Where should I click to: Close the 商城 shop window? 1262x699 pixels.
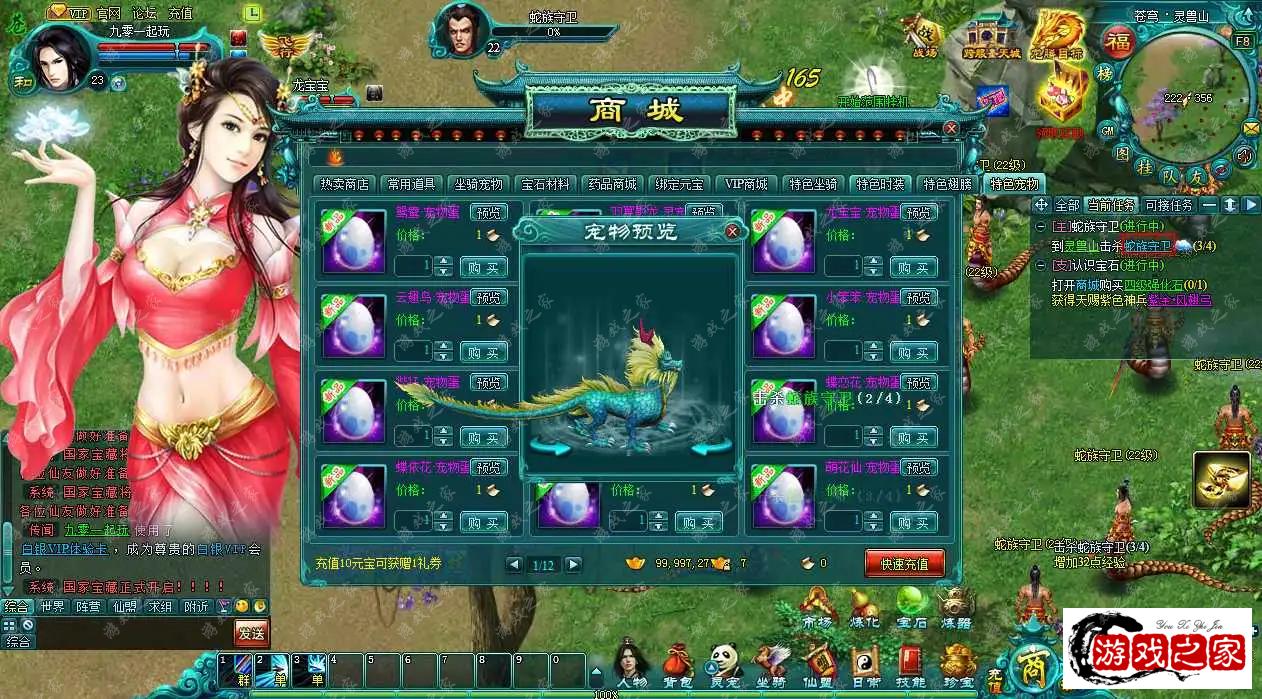click(951, 128)
